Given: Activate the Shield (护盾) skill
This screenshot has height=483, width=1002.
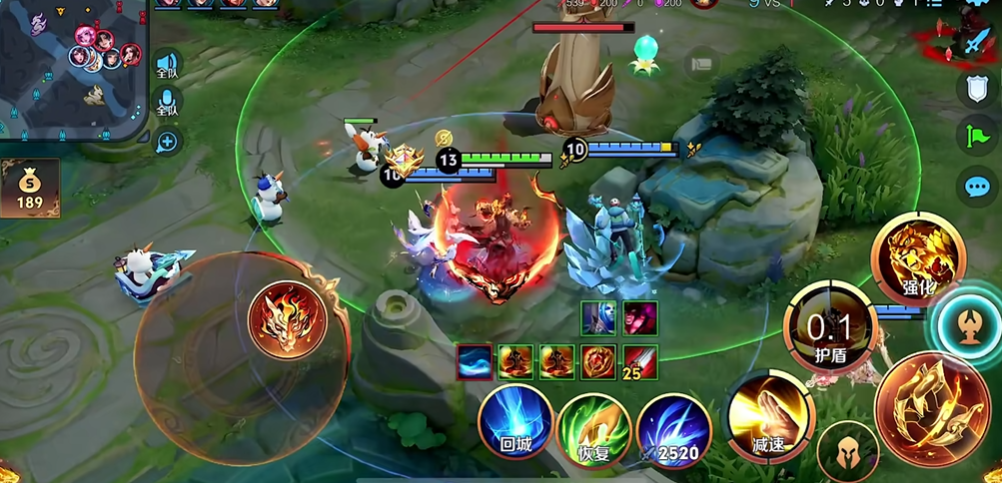Looking at the screenshot, I should (x=830, y=328).
